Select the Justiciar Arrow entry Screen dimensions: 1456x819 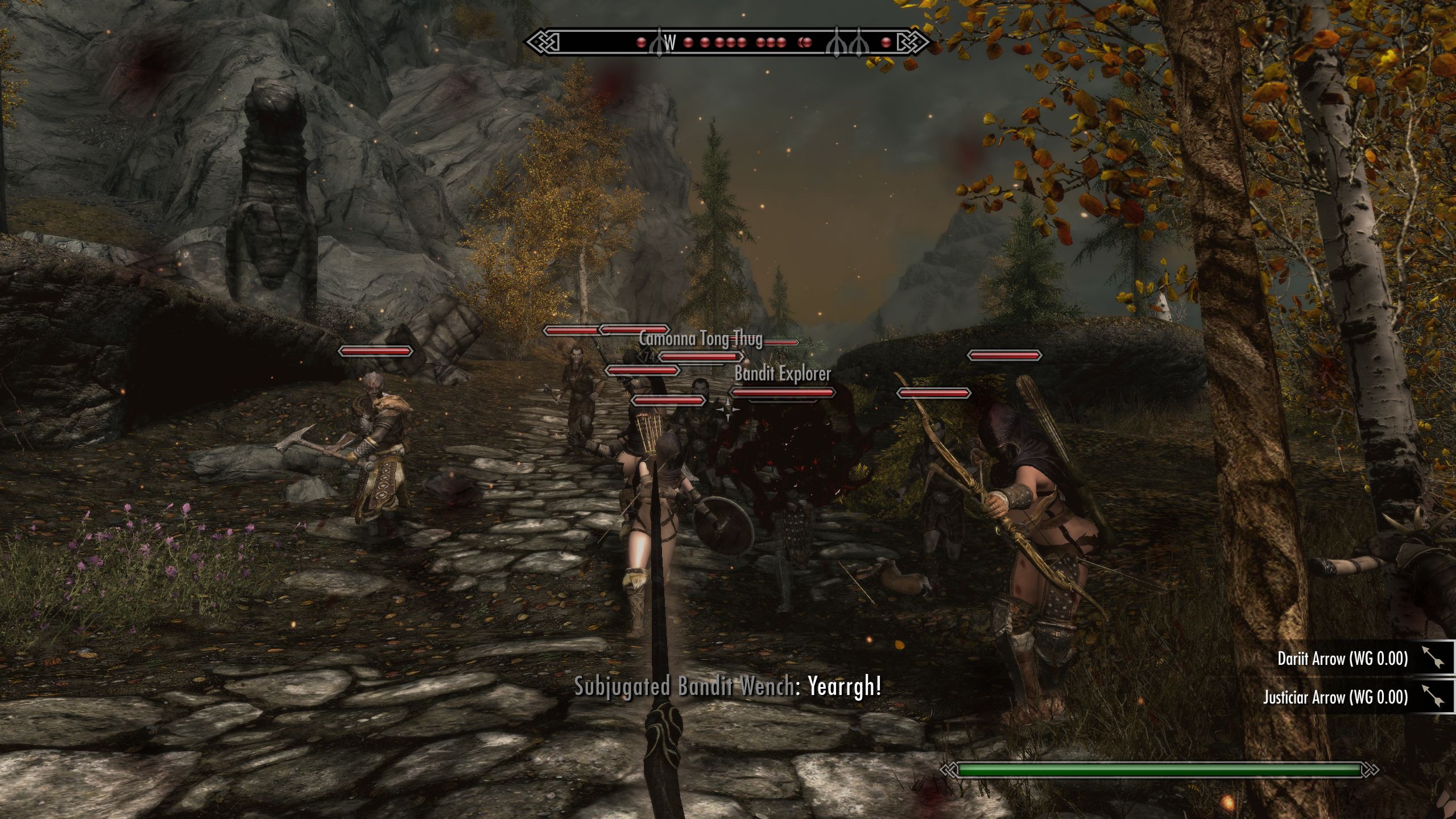click(x=1335, y=697)
